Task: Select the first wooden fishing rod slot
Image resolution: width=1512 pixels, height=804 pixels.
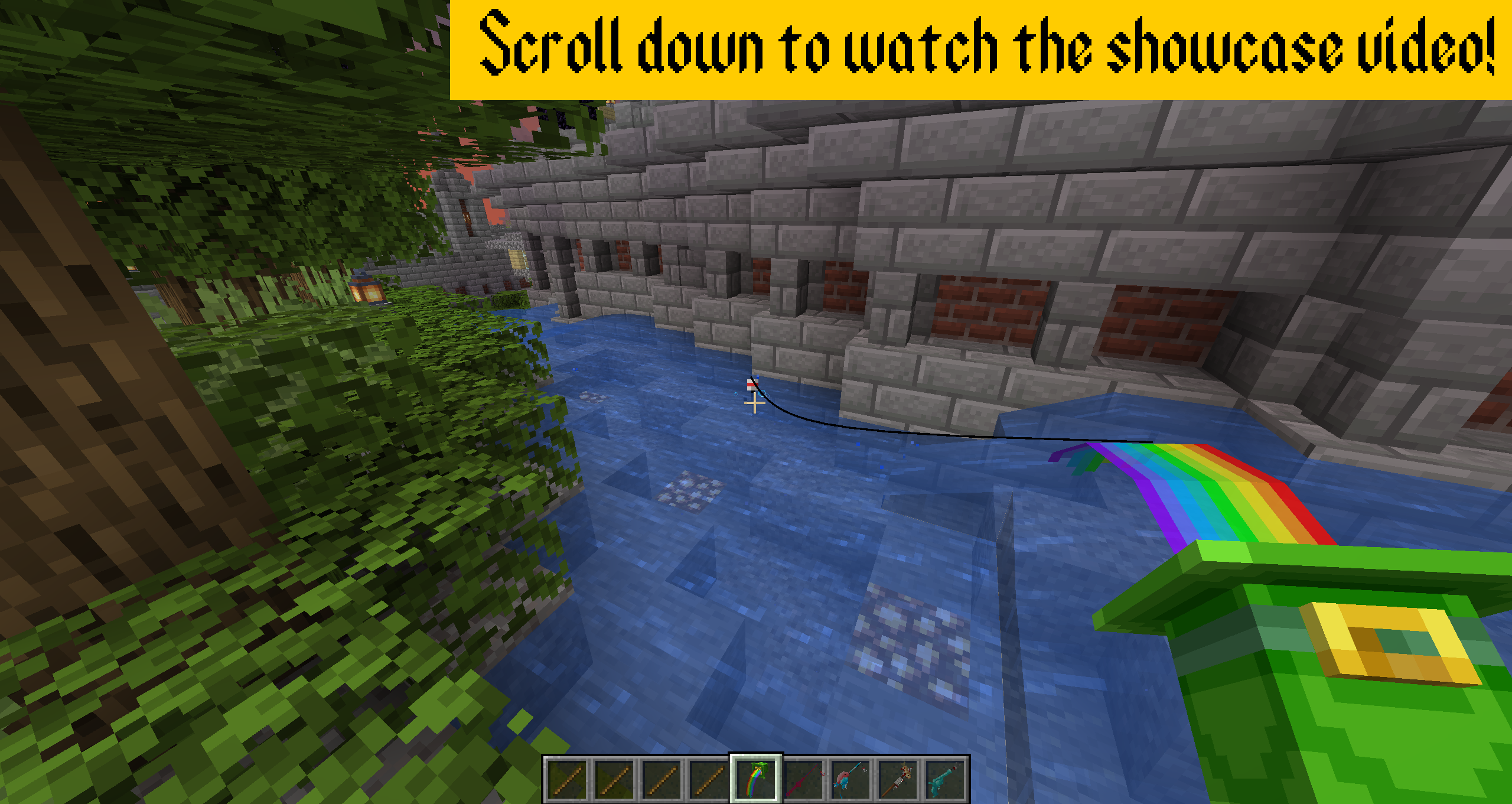Action: click(567, 779)
